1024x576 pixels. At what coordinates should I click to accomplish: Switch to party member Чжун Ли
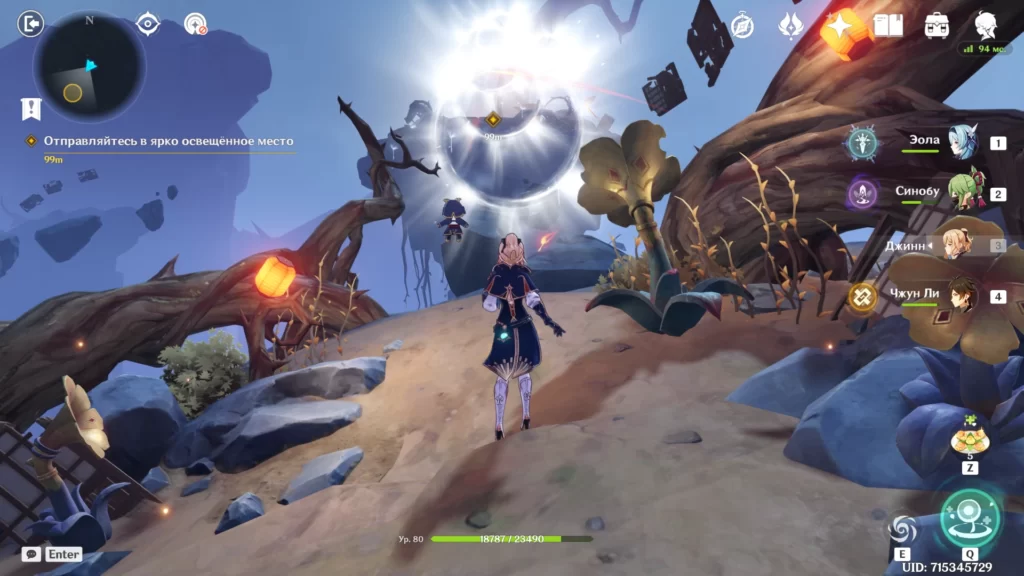pos(962,296)
